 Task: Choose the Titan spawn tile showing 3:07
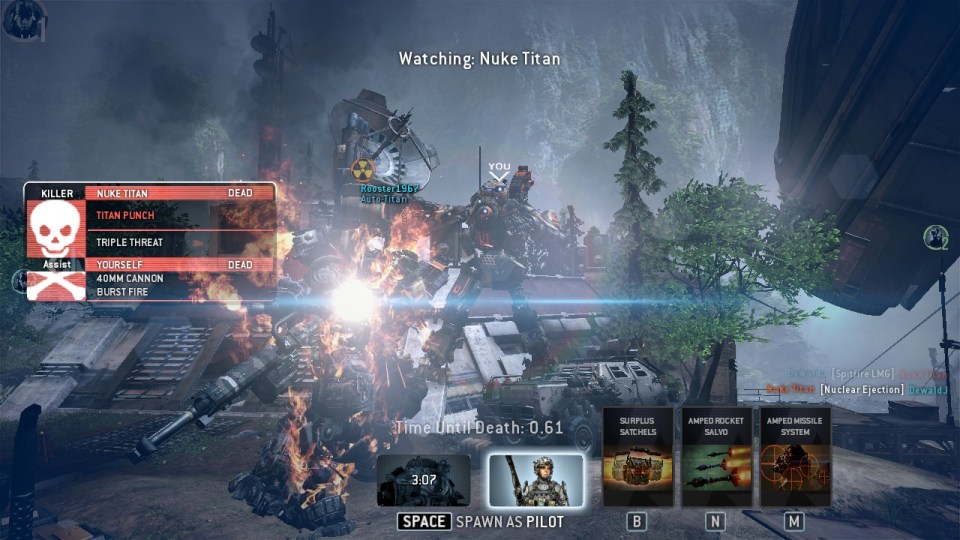423,480
